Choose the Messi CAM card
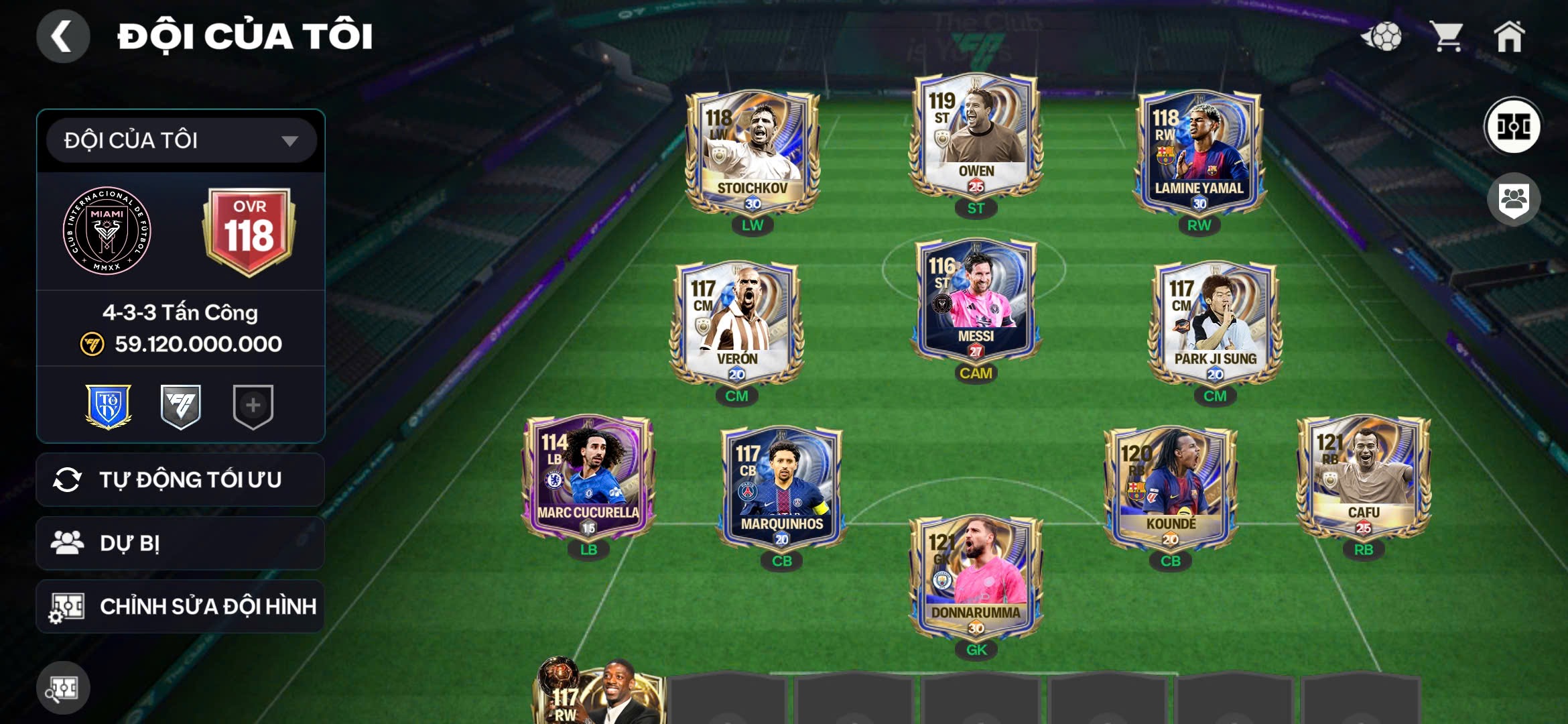The width and height of the screenshot is (1568, 724). tap(976, 302)
